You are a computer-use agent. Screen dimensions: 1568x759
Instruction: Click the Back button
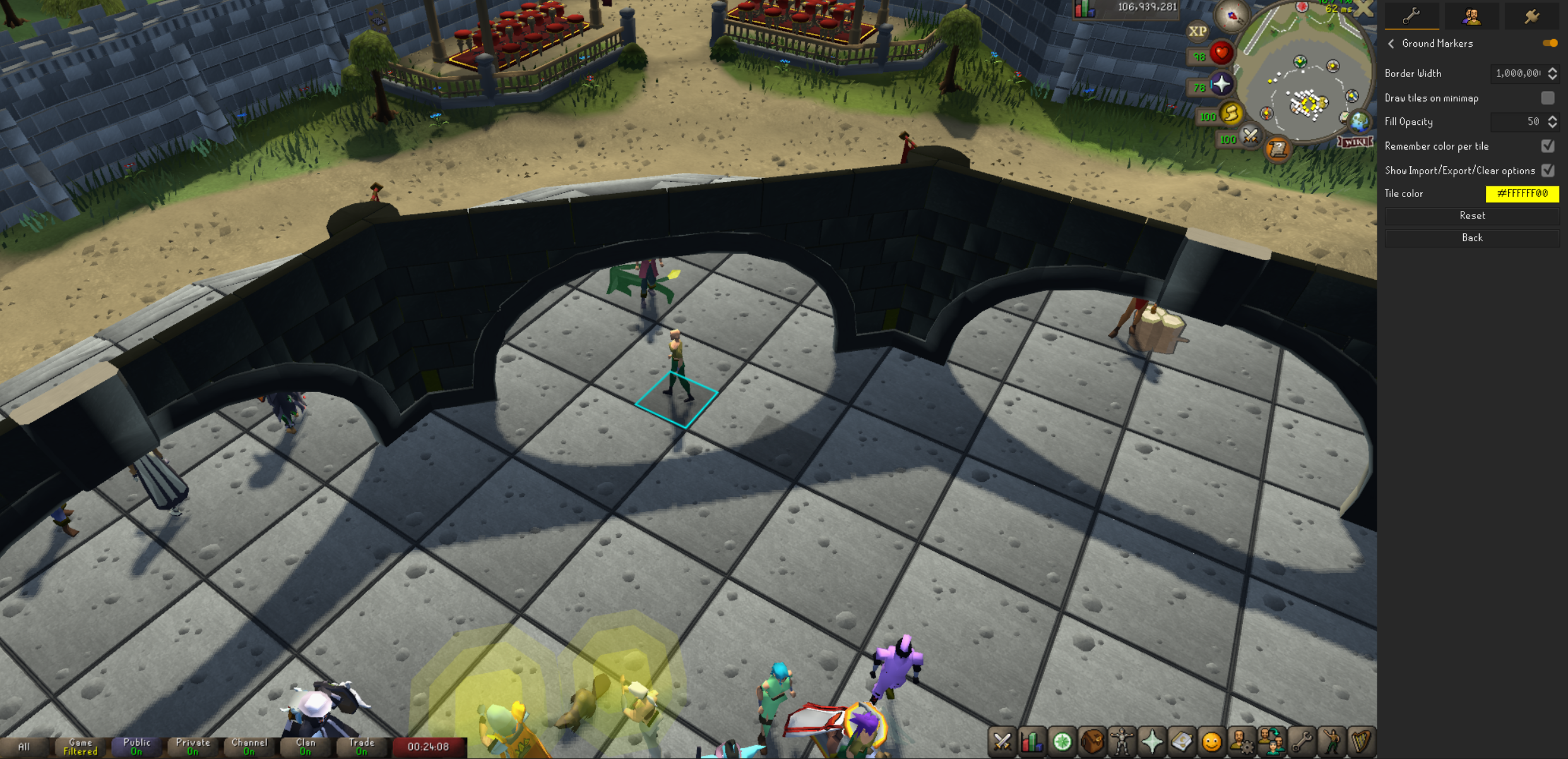(1472, 237)
